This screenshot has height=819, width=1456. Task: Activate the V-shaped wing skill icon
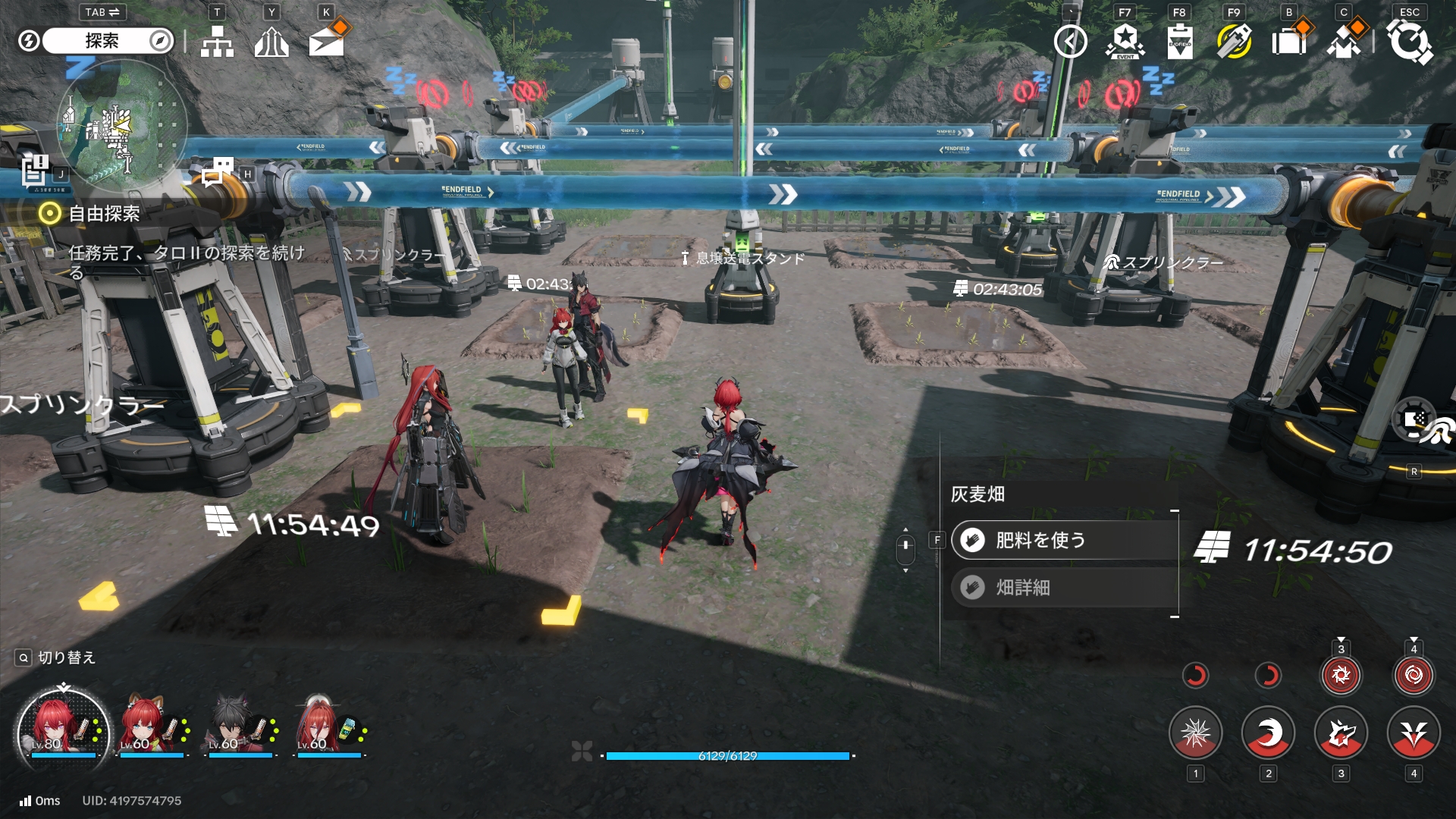pyautogui.click(x=1414, y=733)
